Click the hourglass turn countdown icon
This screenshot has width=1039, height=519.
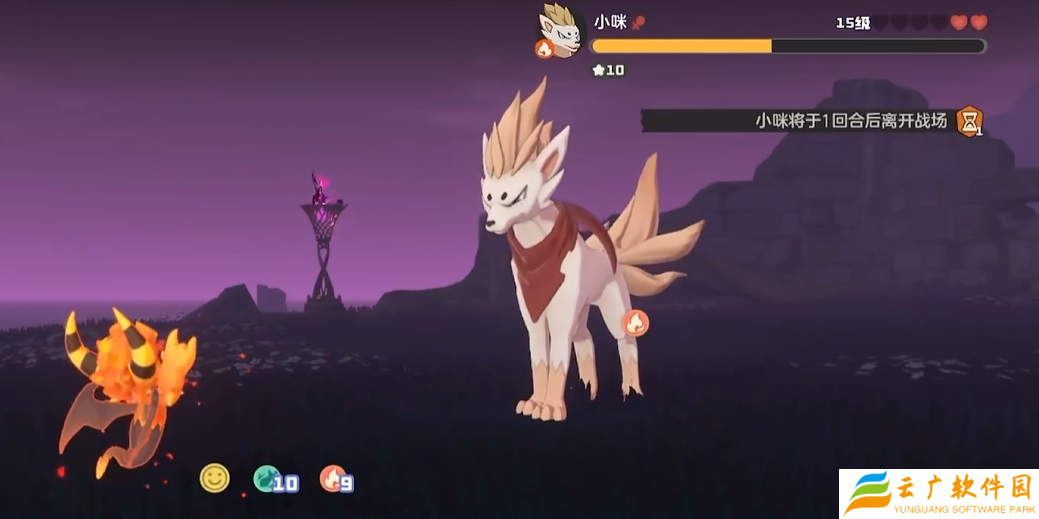click(968, 121)
